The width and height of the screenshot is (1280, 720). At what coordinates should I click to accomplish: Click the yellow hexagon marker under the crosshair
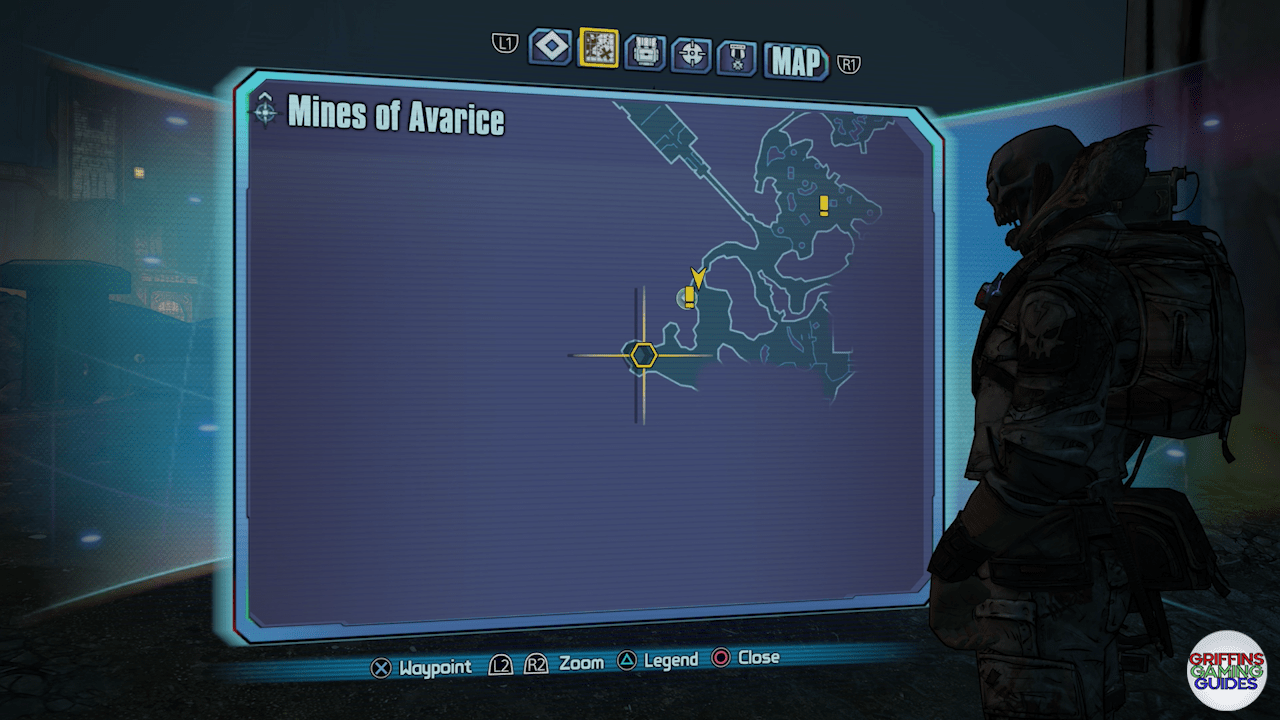[643, 355]
